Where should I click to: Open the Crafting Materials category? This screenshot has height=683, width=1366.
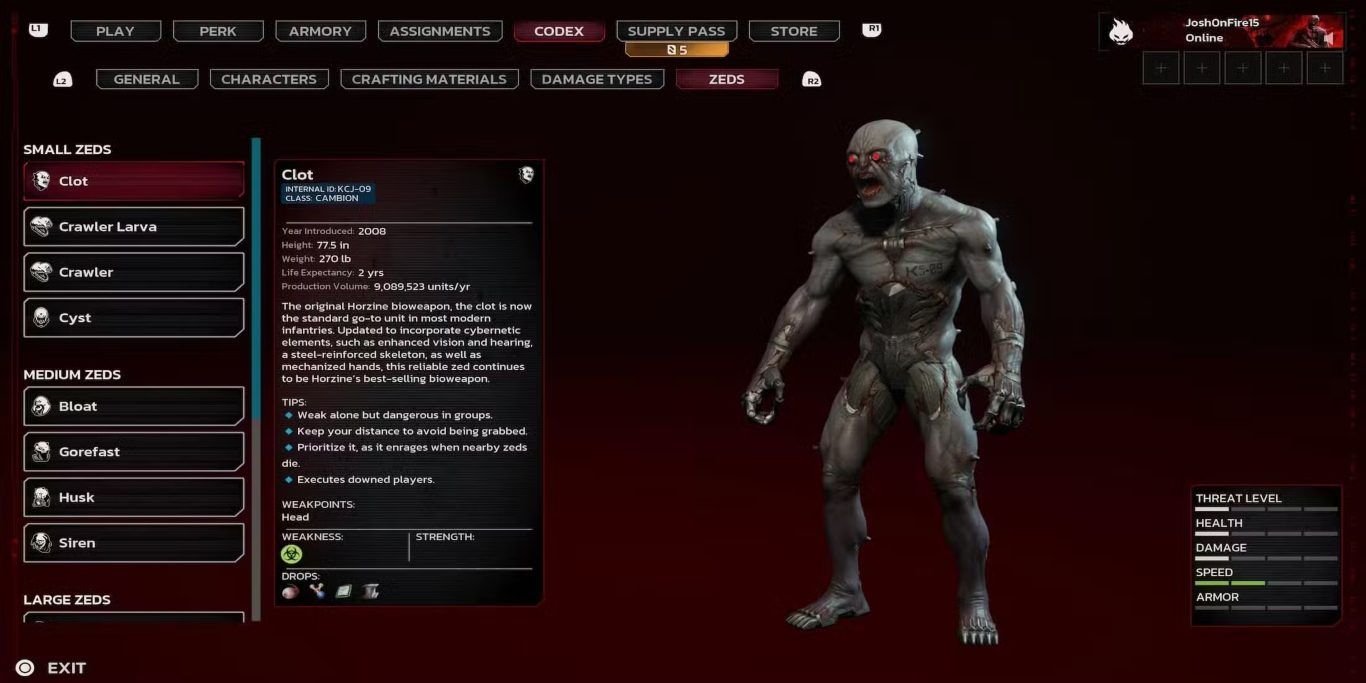click(x=429, y=79)
